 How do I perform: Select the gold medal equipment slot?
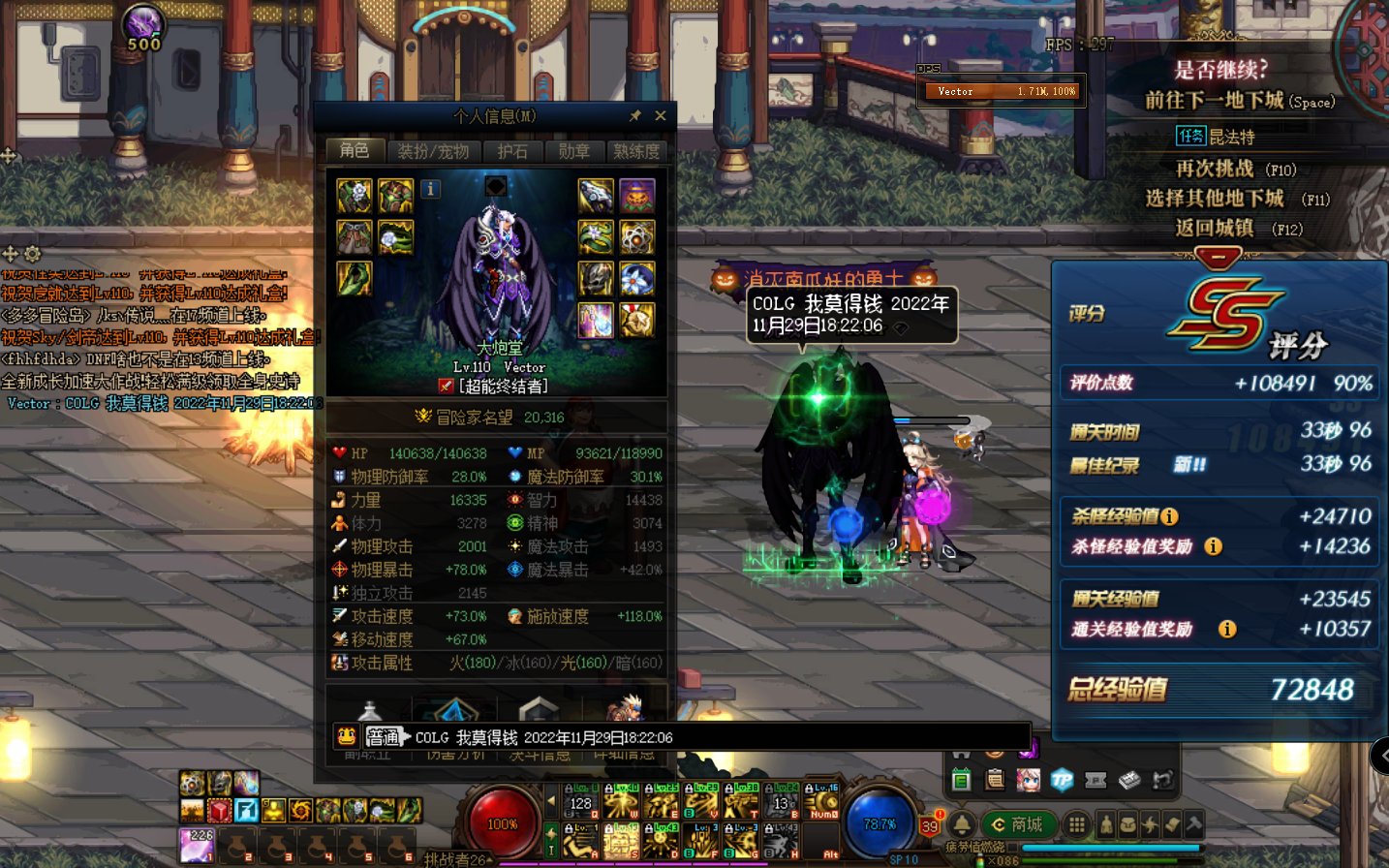636,320
